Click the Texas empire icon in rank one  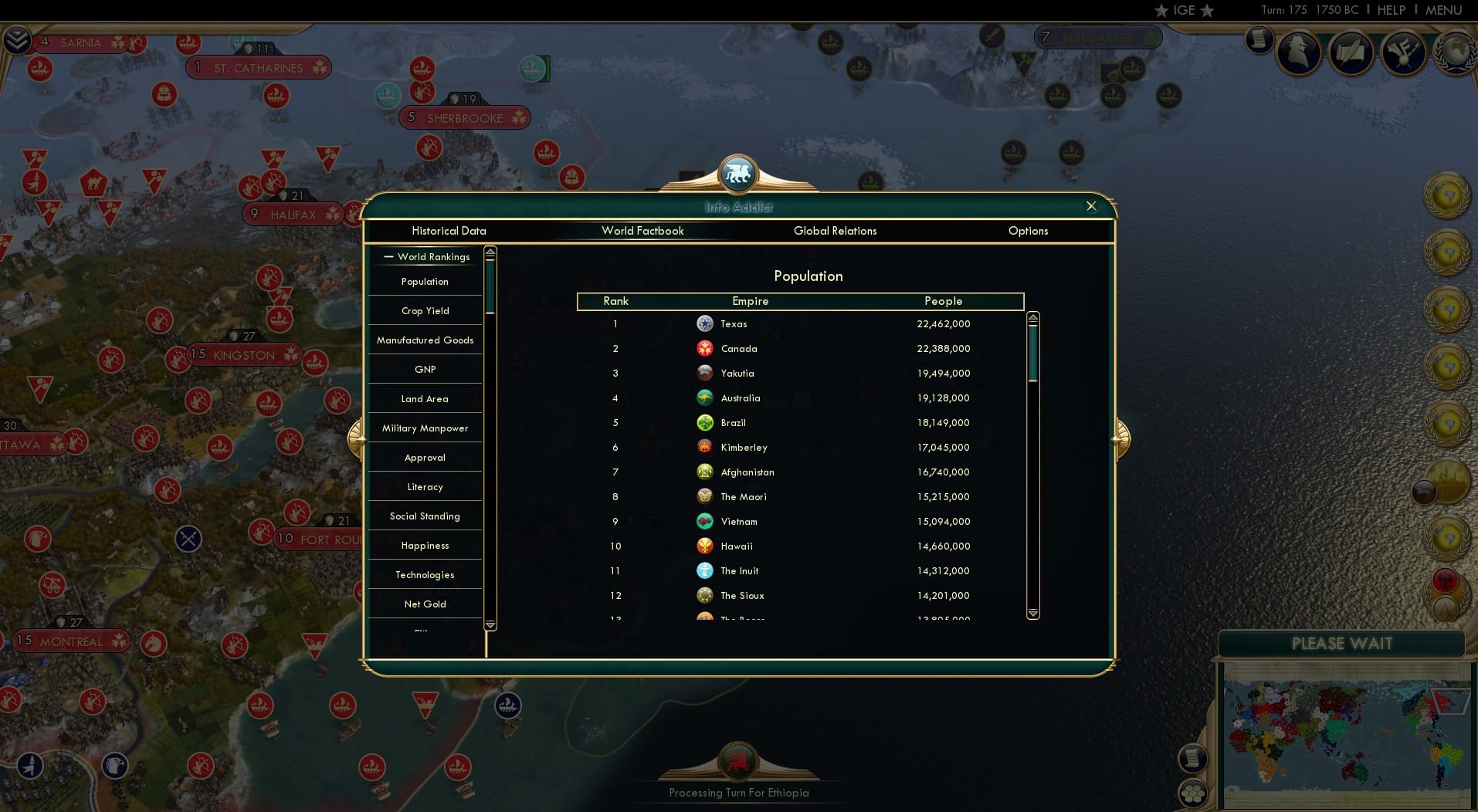(705, 323)
